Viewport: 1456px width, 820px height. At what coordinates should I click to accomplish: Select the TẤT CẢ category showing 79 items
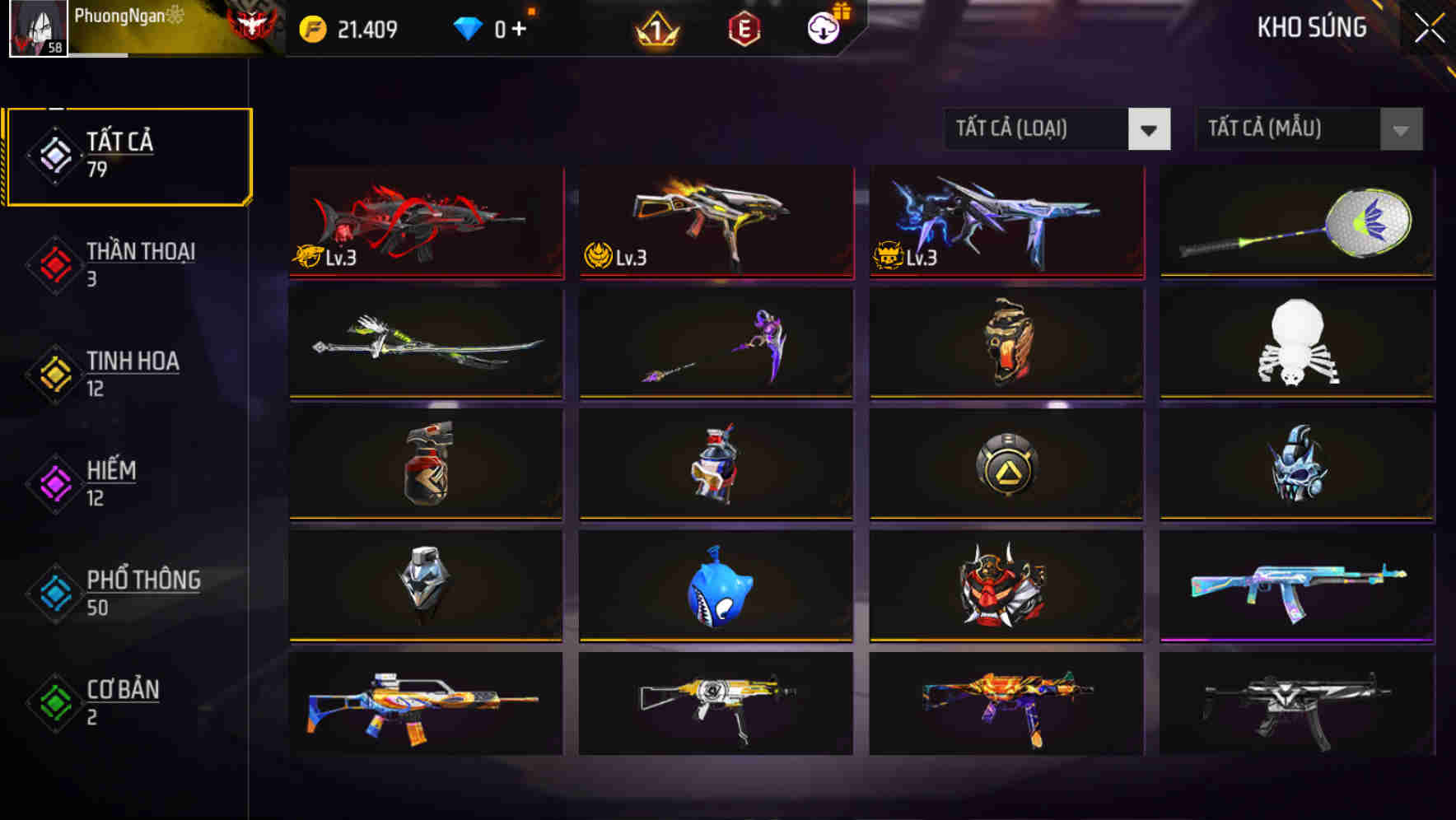click(x=128, y=155)
